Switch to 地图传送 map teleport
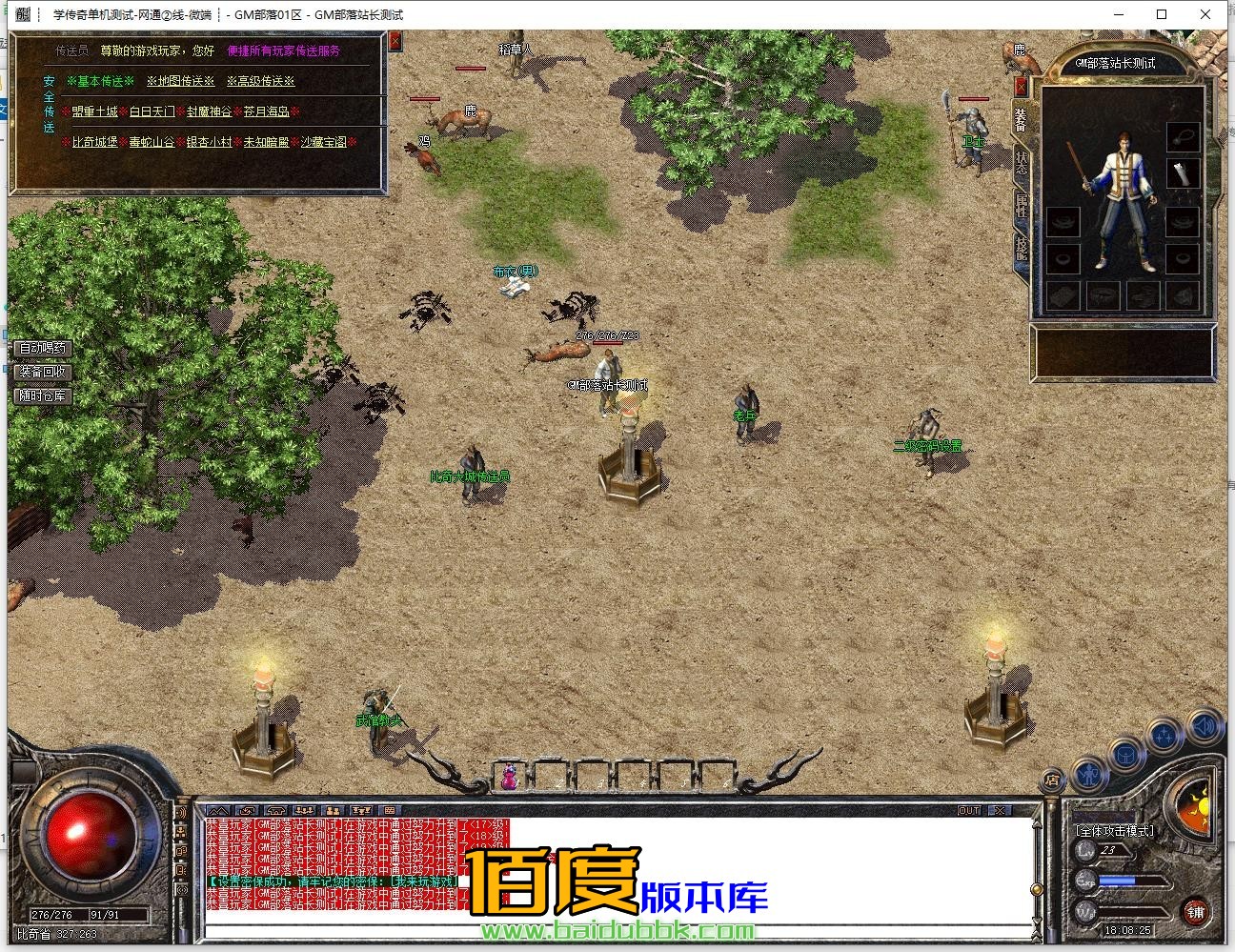The height and width of the screenshot is (952, 1235). 181,82
